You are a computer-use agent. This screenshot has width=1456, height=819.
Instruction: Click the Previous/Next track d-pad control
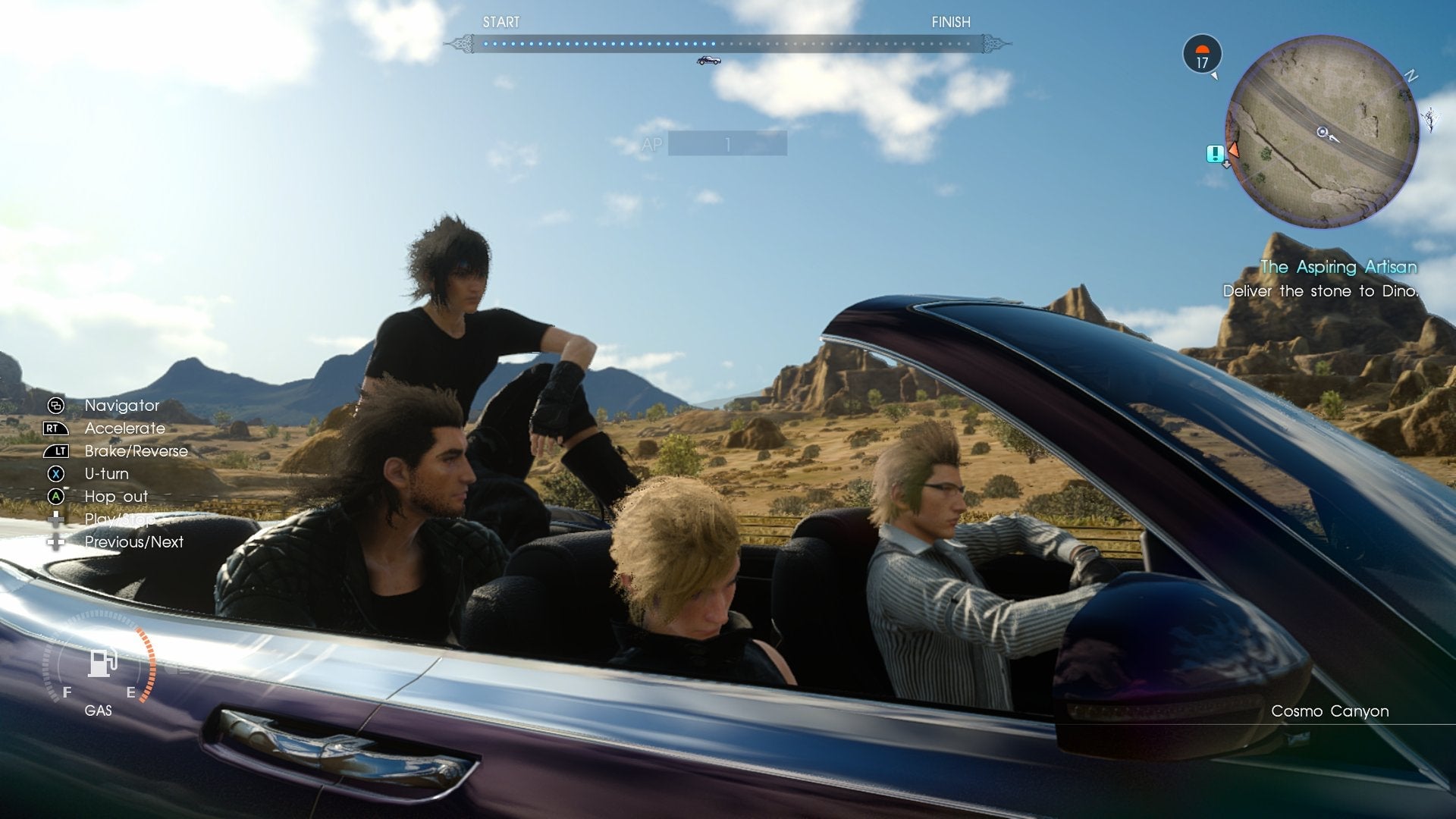[55, 542]
